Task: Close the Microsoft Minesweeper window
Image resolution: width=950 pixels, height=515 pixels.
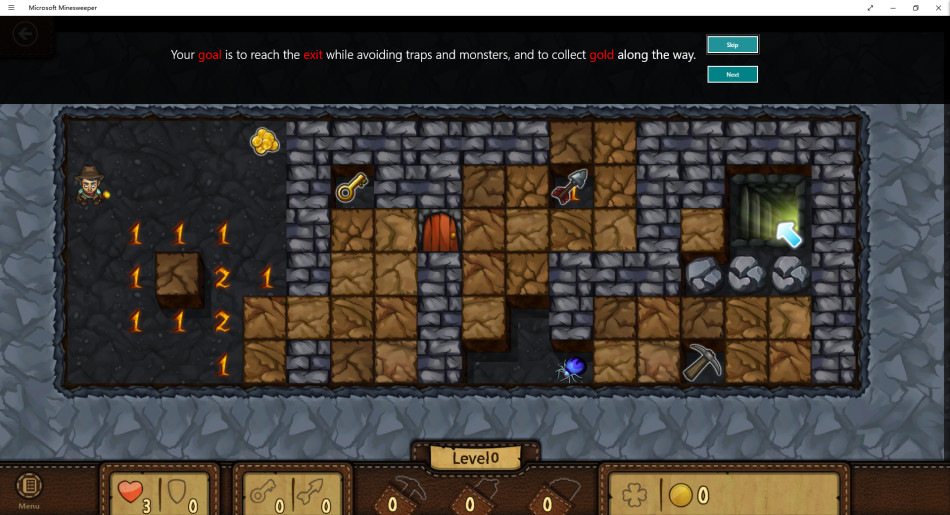Action: coord(938,7)
